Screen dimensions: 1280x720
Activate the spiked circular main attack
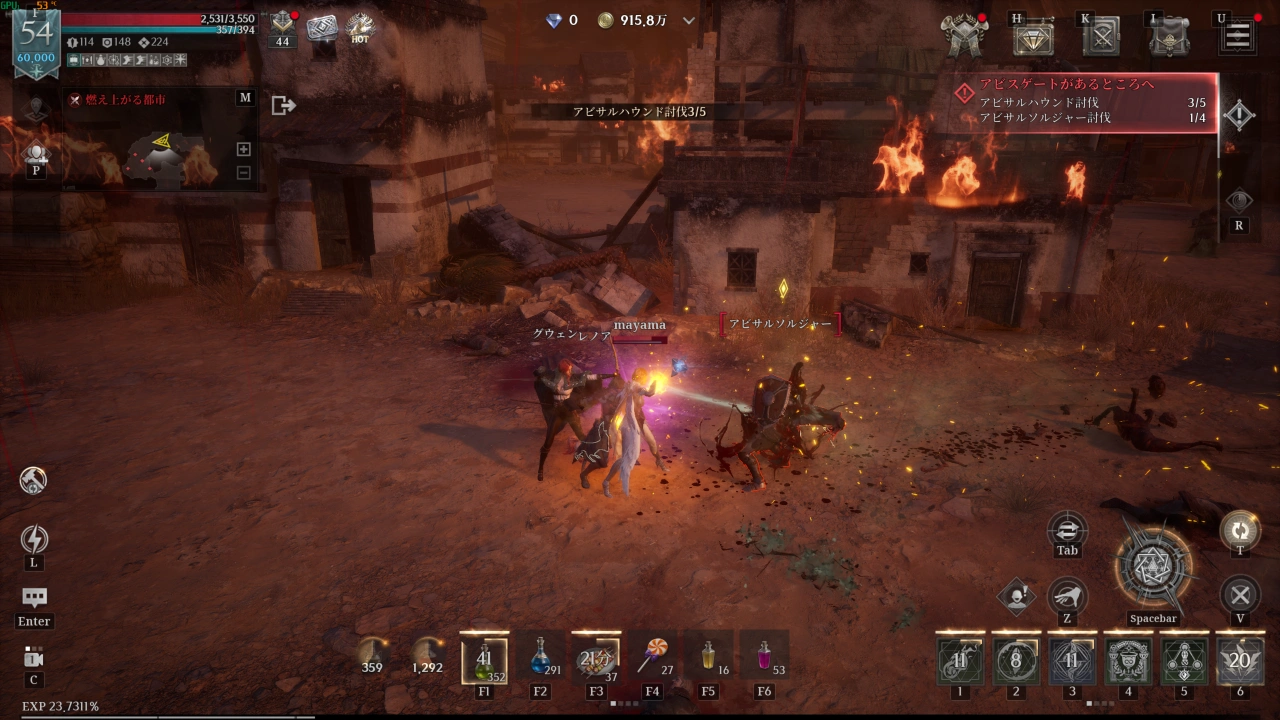pos(1153,568)
